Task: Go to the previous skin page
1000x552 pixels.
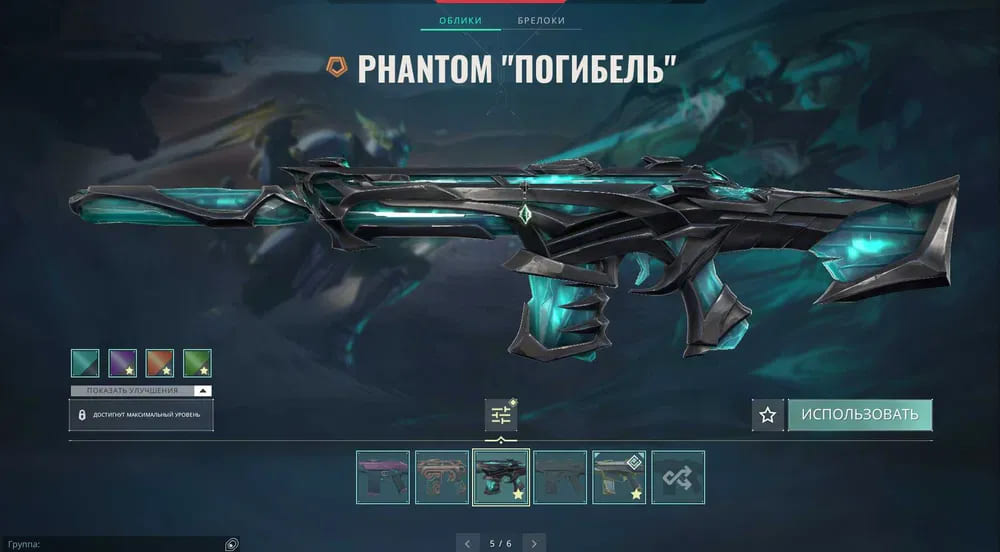Action: [x=467, y=544]
